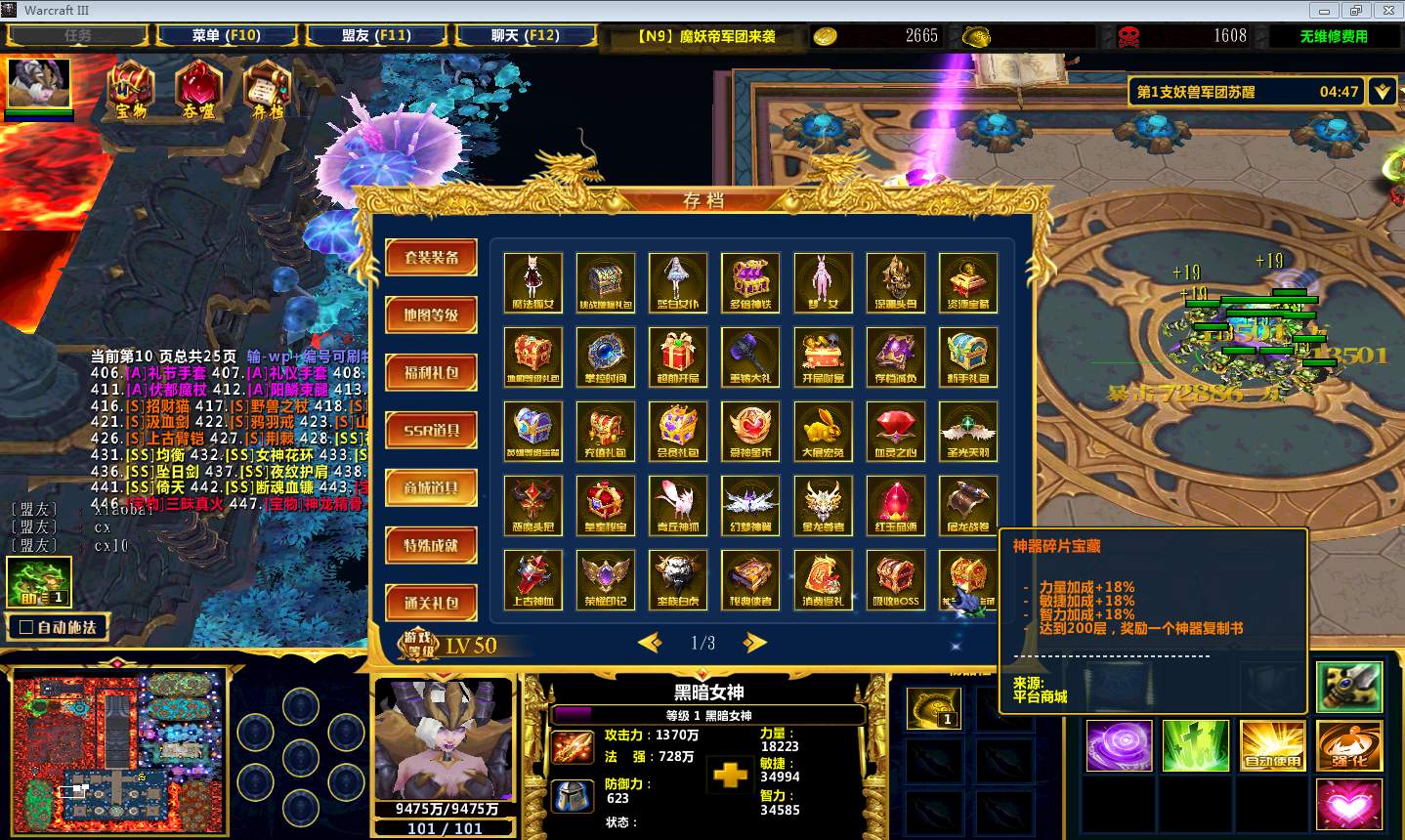Open the 盟友 (F11) allies panel
Screen dimensions: 1405x840
[x=376, y=35]
